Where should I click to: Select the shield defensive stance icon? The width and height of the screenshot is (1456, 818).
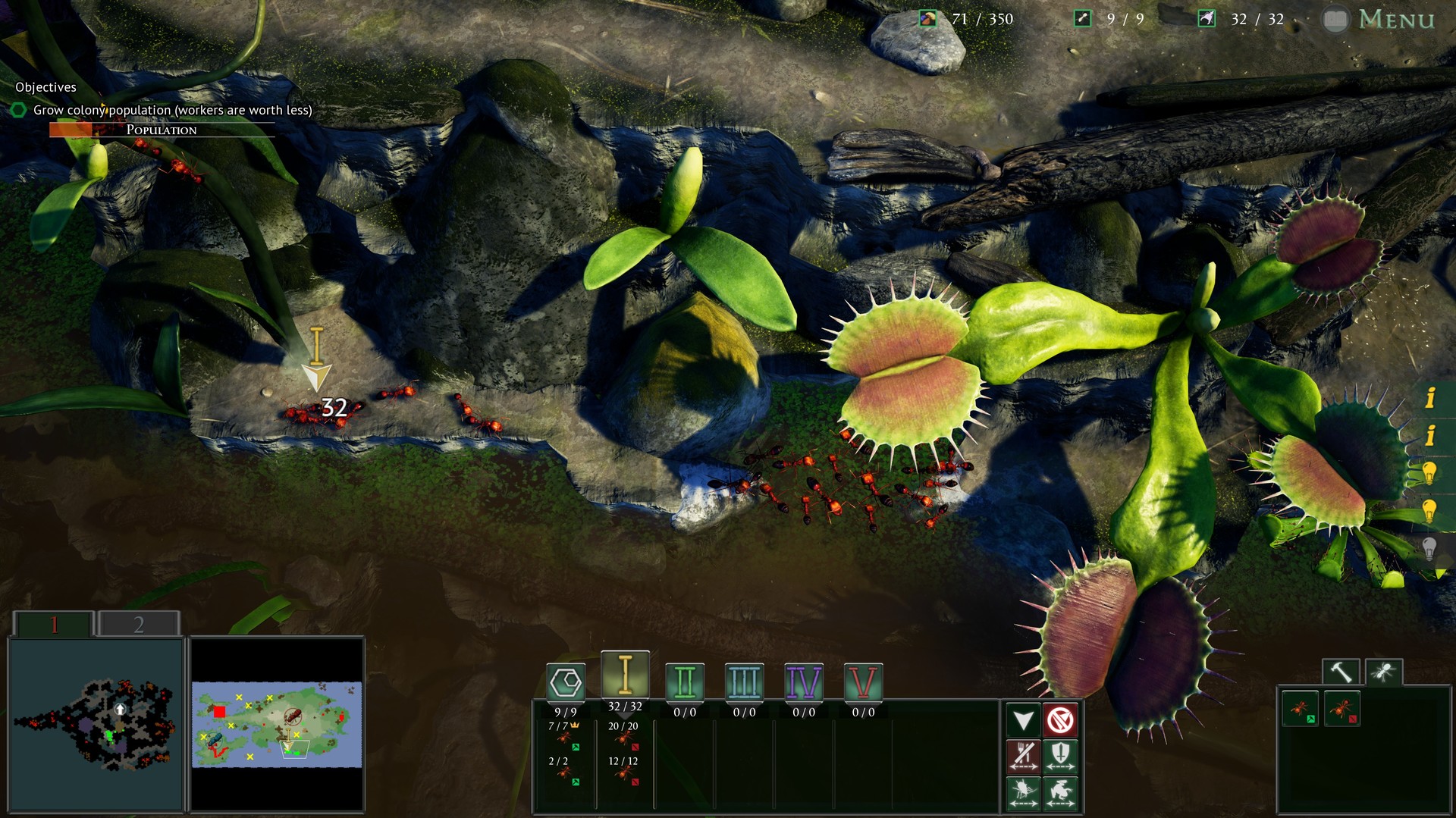pyautogui.click(x=1060, y=758)
